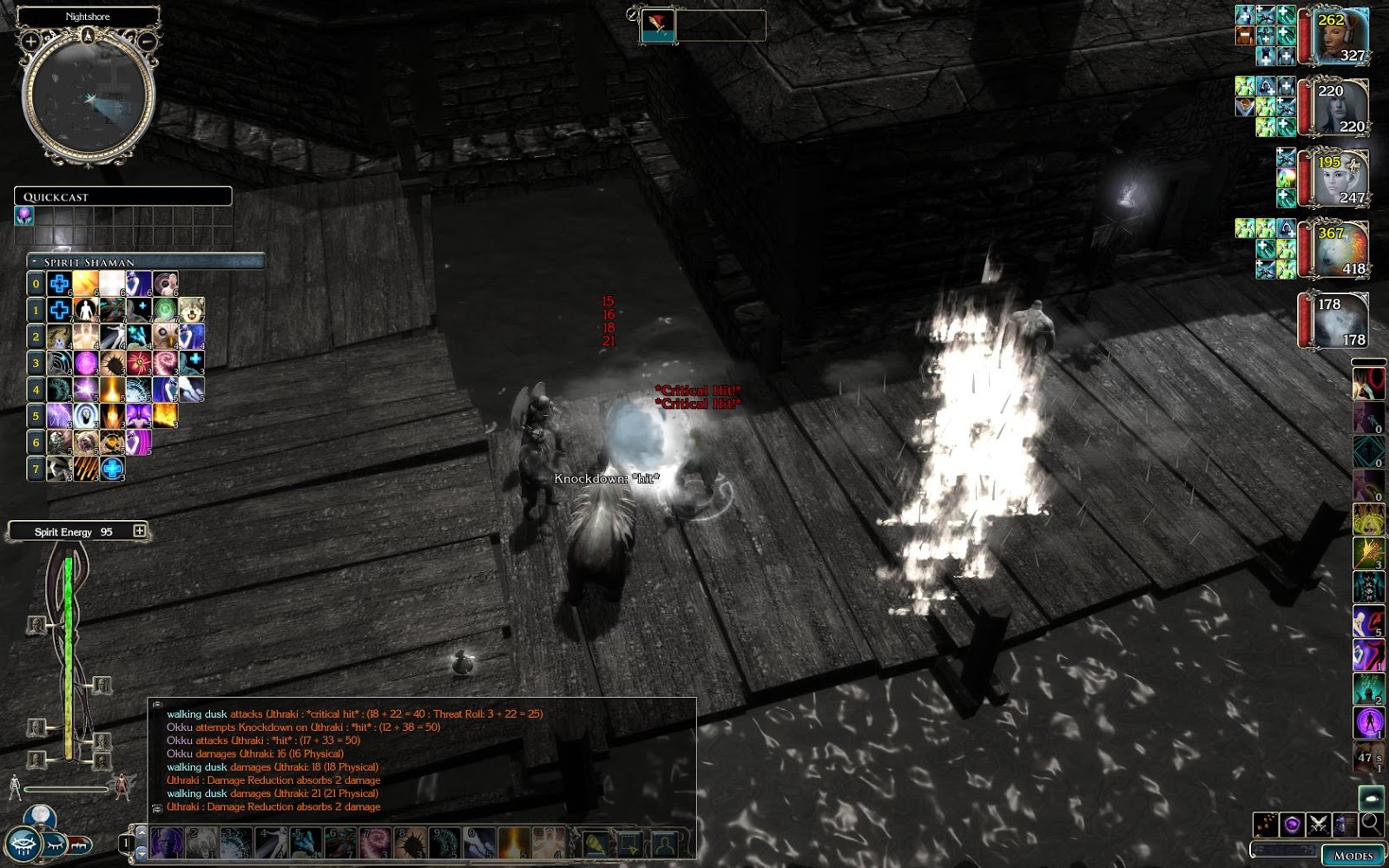Image resolution: width=1389 pixels, height=868 pixels.
Task: Click the magnifying glass icon near Modes
Action: click(x=1371, y=824)
